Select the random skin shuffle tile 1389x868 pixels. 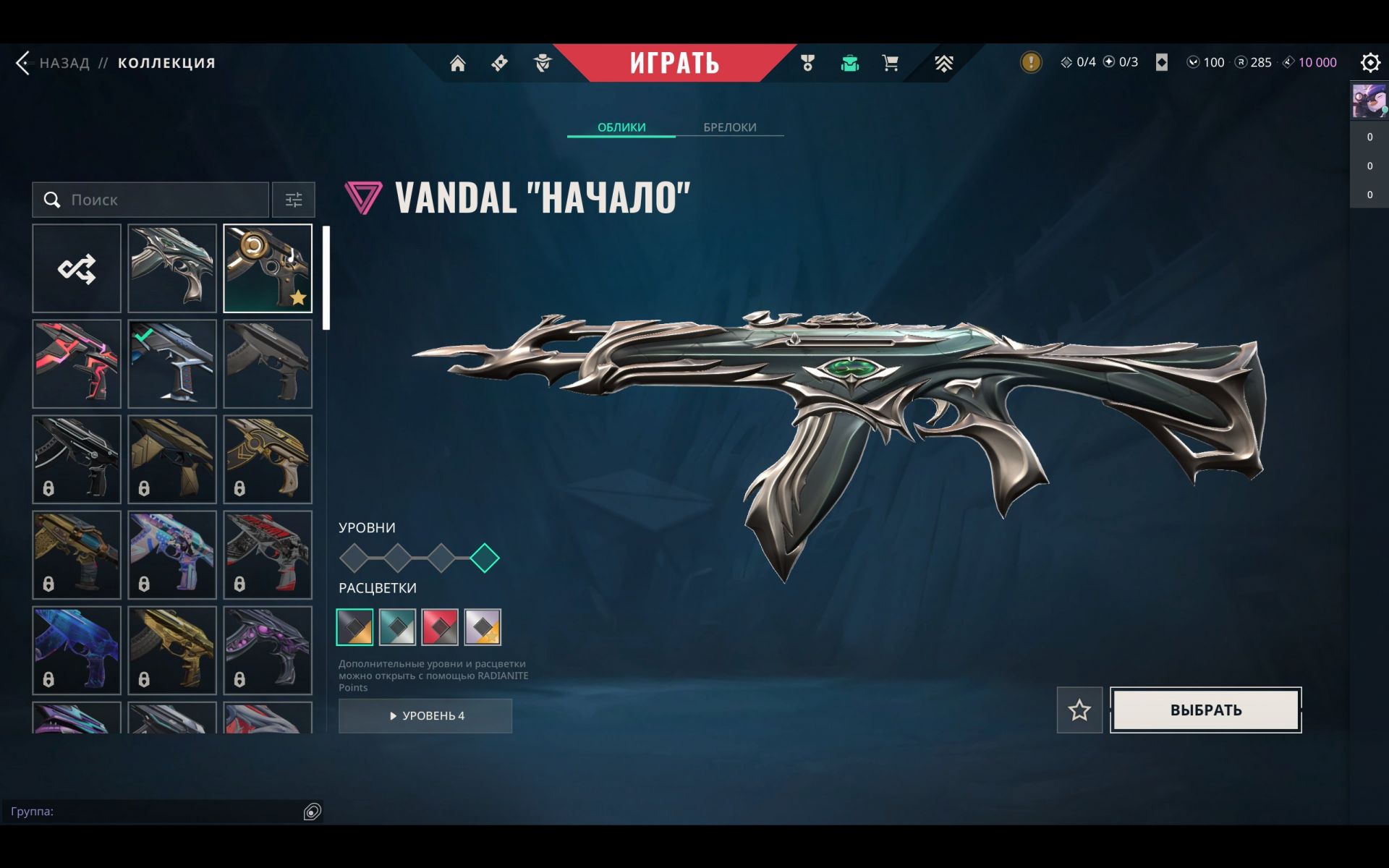[77, 268]
